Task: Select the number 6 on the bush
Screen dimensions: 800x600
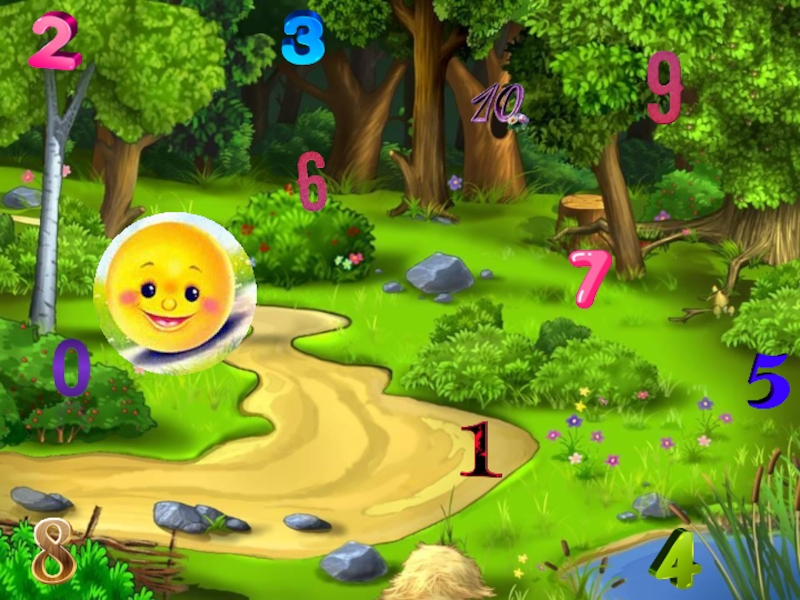Action: coord(312,181)
